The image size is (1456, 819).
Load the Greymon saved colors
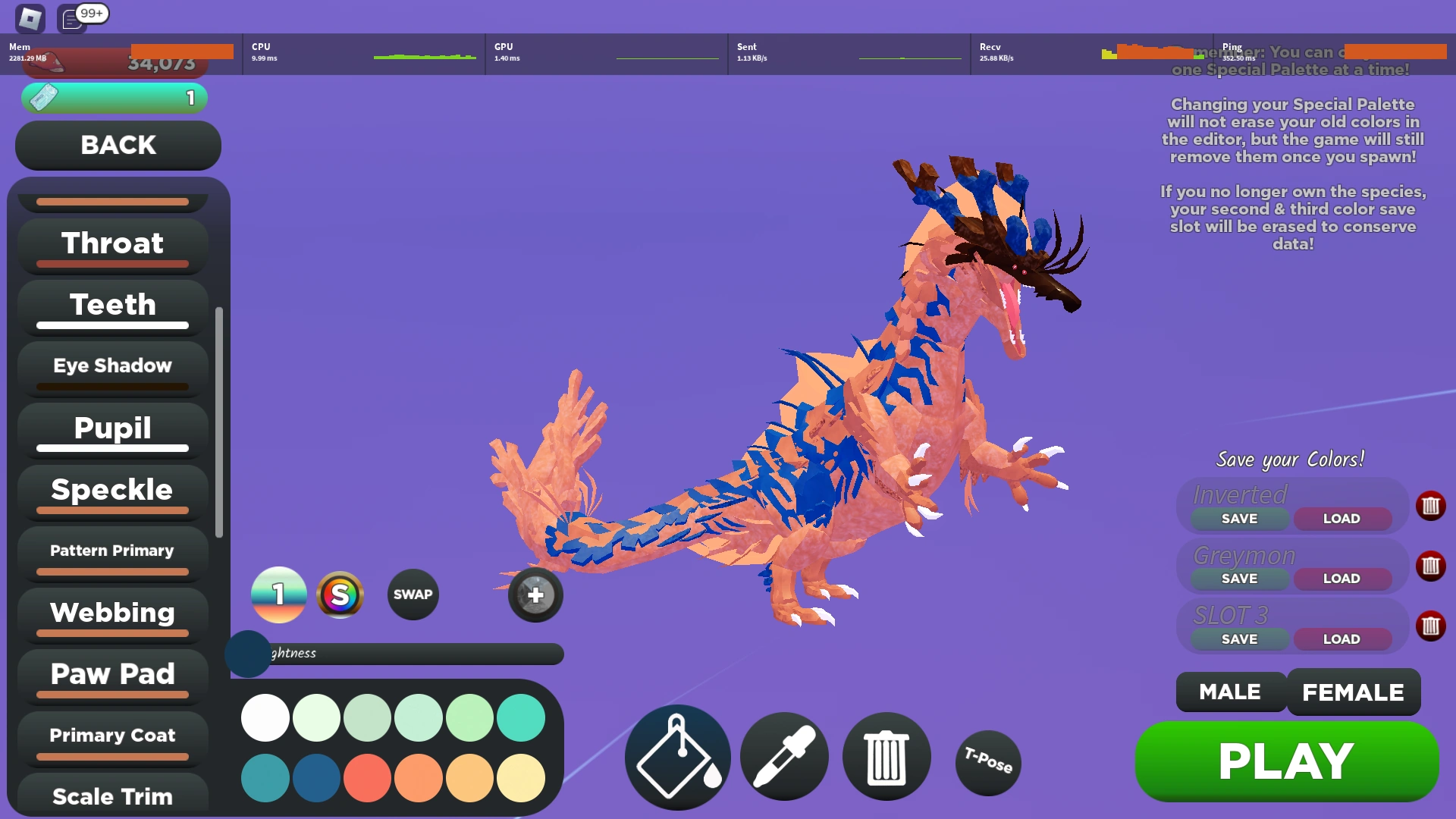[x=1341, y=578]
